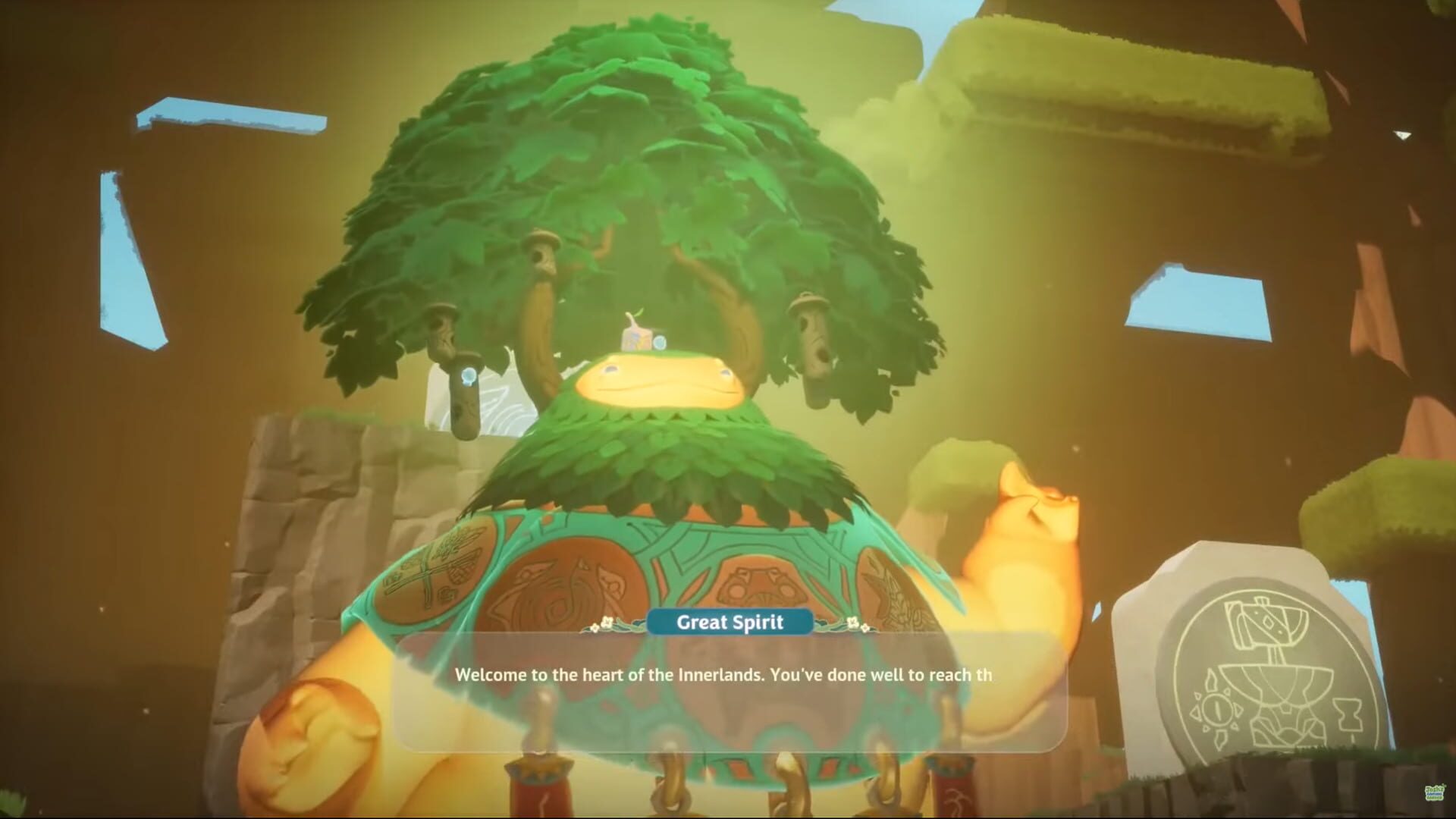Click the Great Spirit nameplate banner

click(730, 623)
